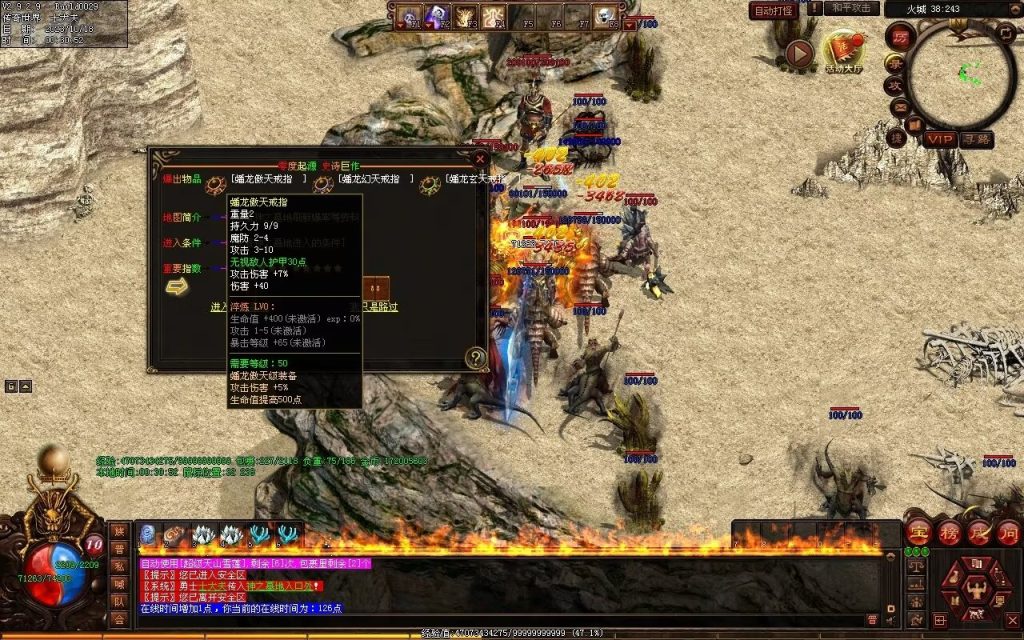This screenshot has height=640, width=1024.
Task: Select the 队 team chat channel
Action: point(119,602)
